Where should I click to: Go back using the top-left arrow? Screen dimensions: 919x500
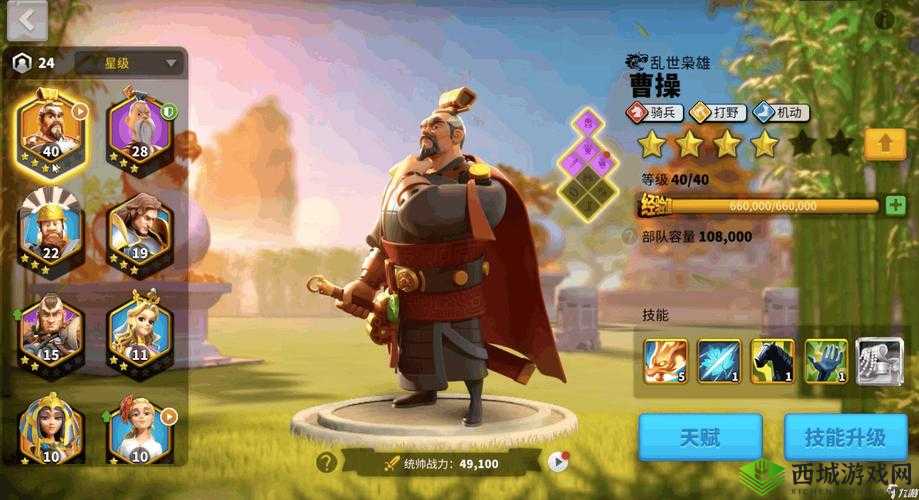[x=27, y=20]
